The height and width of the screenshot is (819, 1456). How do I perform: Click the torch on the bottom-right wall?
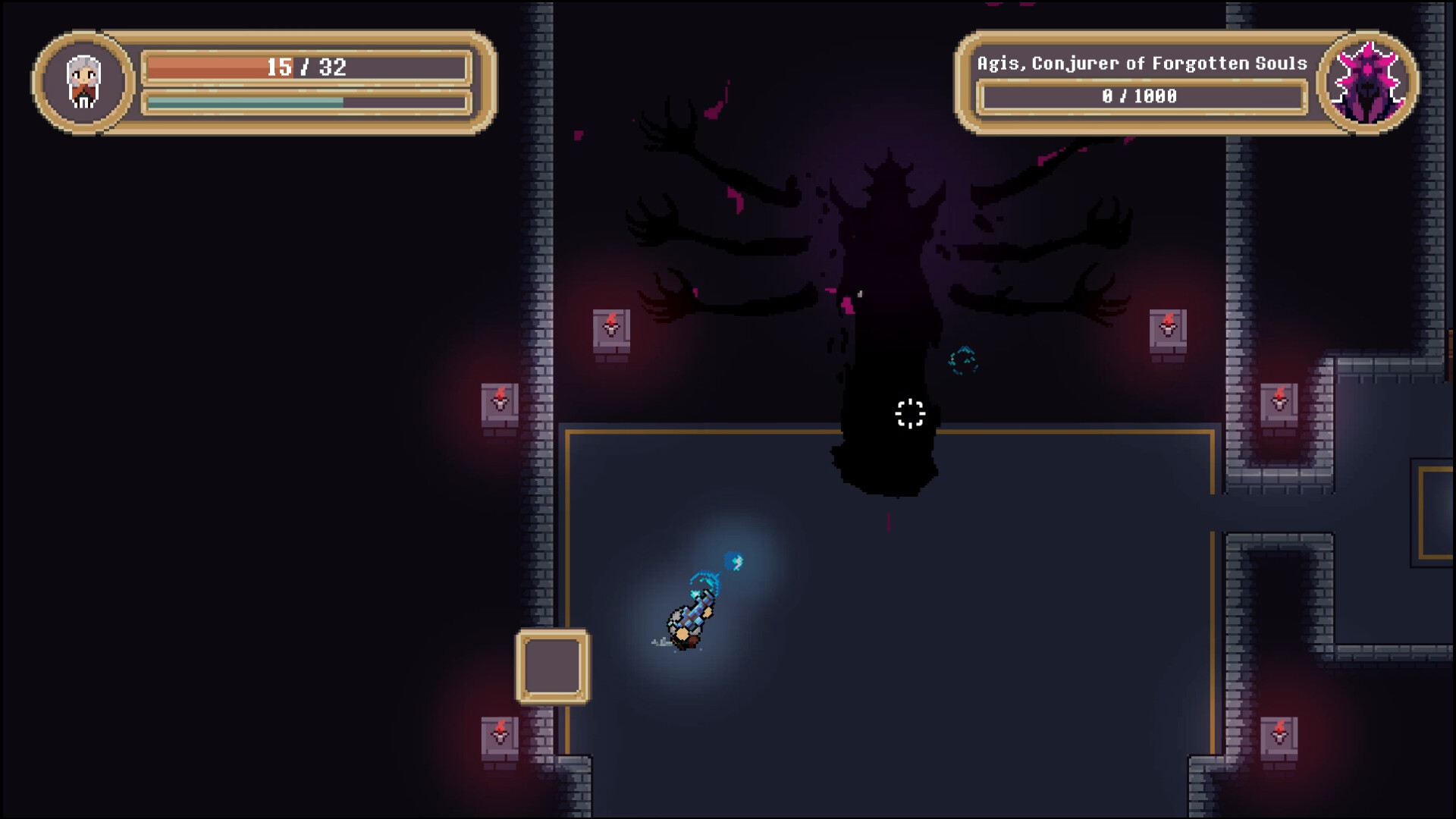tap(1279, 734)
